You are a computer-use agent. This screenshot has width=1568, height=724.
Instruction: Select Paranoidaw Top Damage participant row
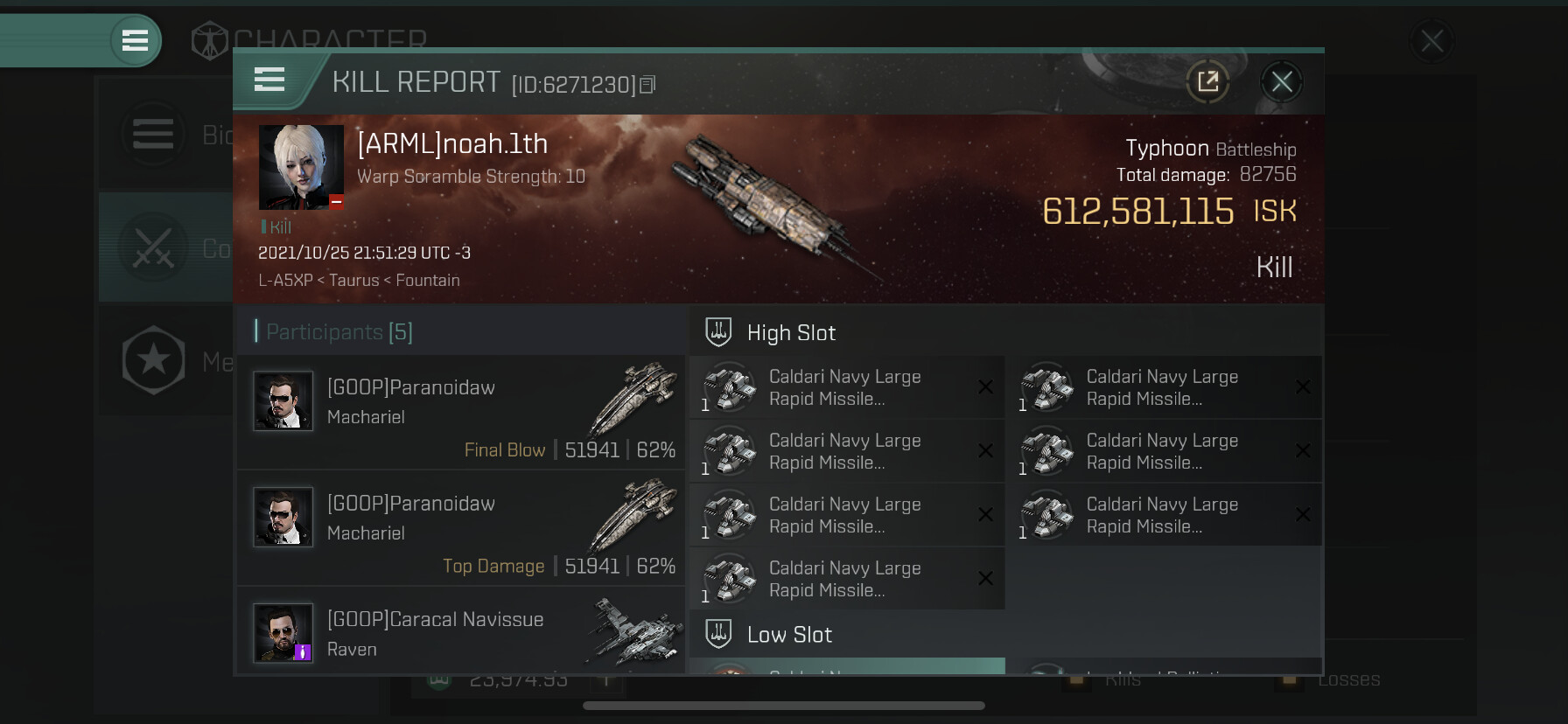pos(461,527)
